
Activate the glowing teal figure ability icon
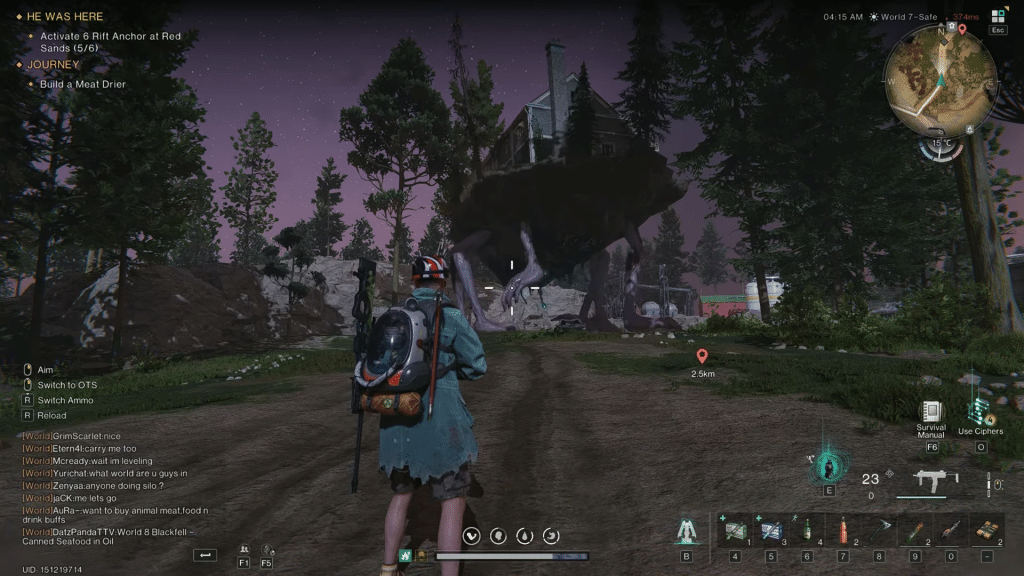click(x=828, y=466)
